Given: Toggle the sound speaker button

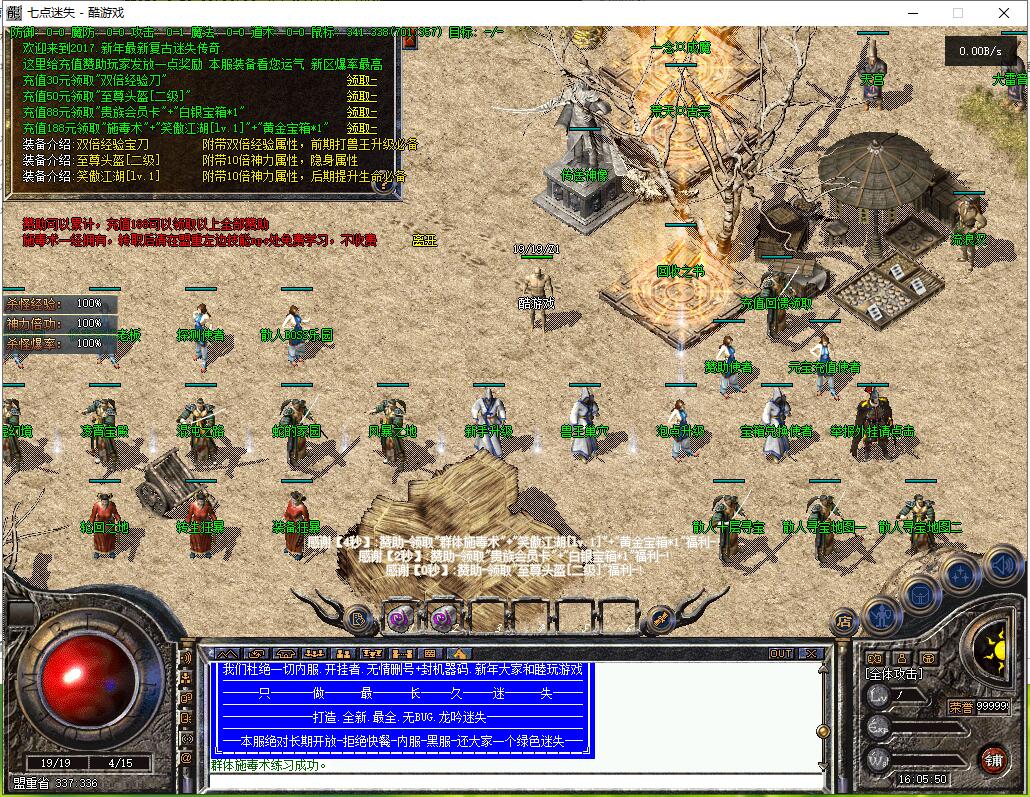Looking at the screenshot, I should click(x=1001, y=565).
